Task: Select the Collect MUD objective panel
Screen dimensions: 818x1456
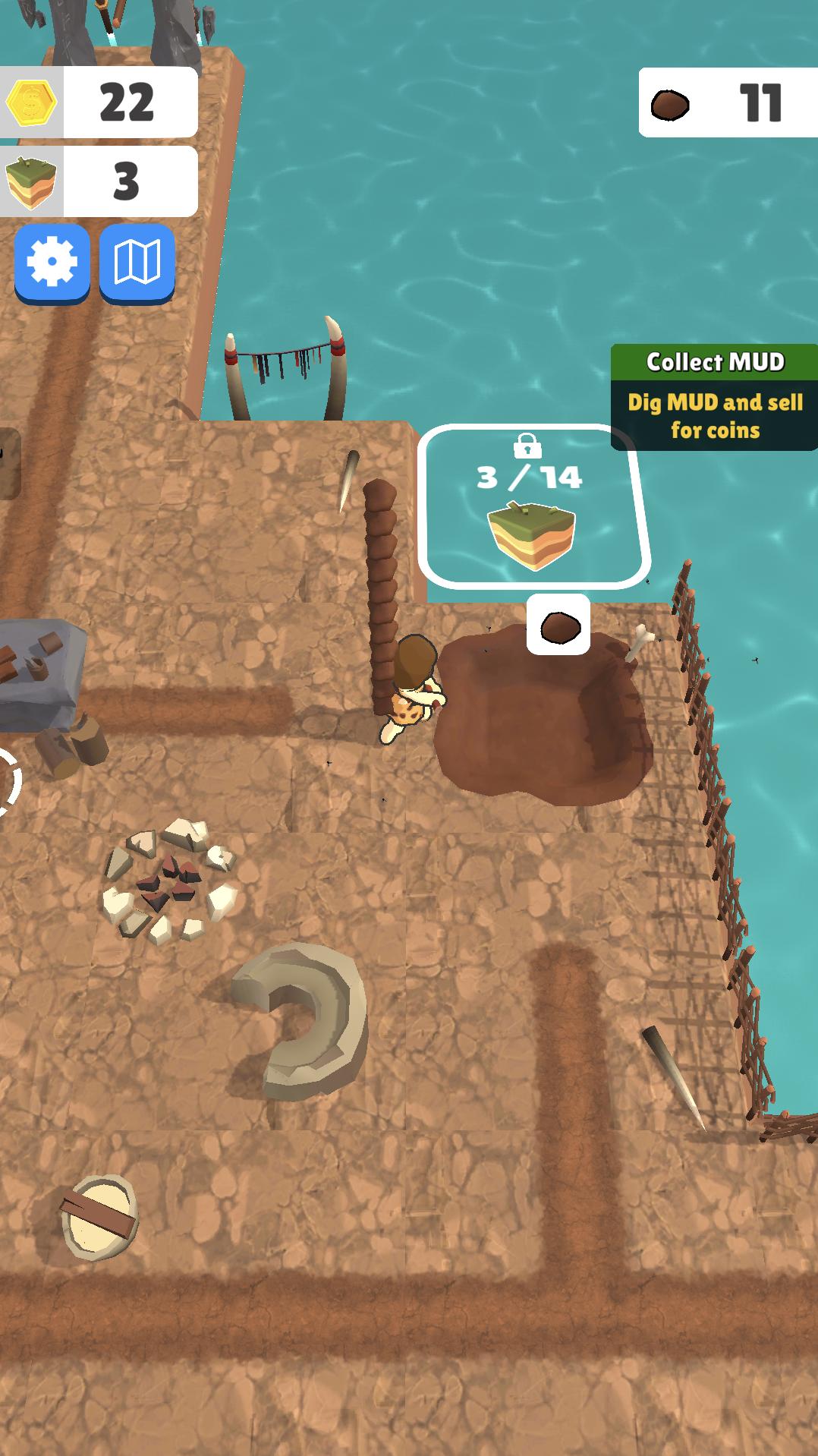Action: pyautogui.click(x=714, y=397)
